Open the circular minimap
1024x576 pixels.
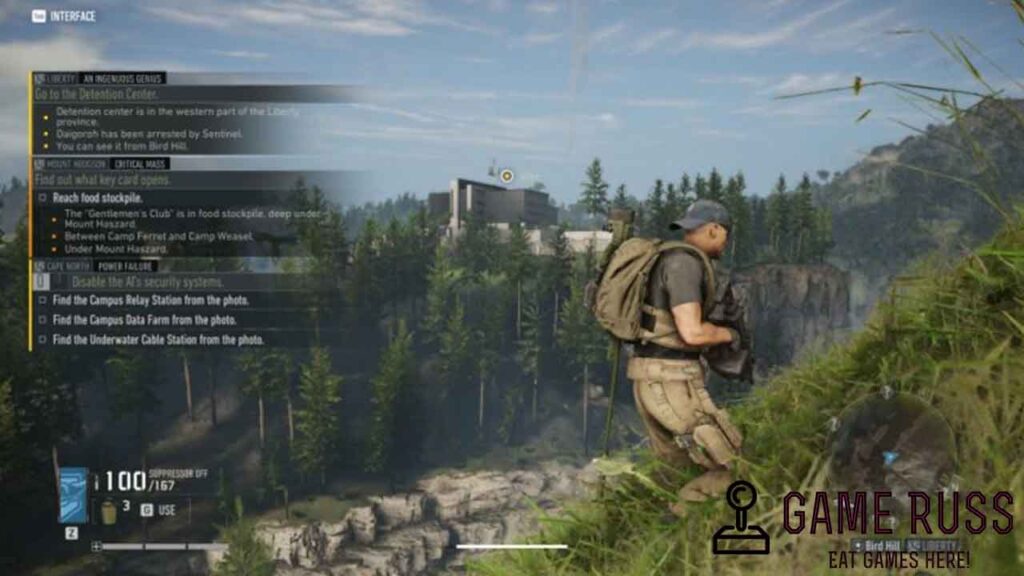tap(890, 449)
